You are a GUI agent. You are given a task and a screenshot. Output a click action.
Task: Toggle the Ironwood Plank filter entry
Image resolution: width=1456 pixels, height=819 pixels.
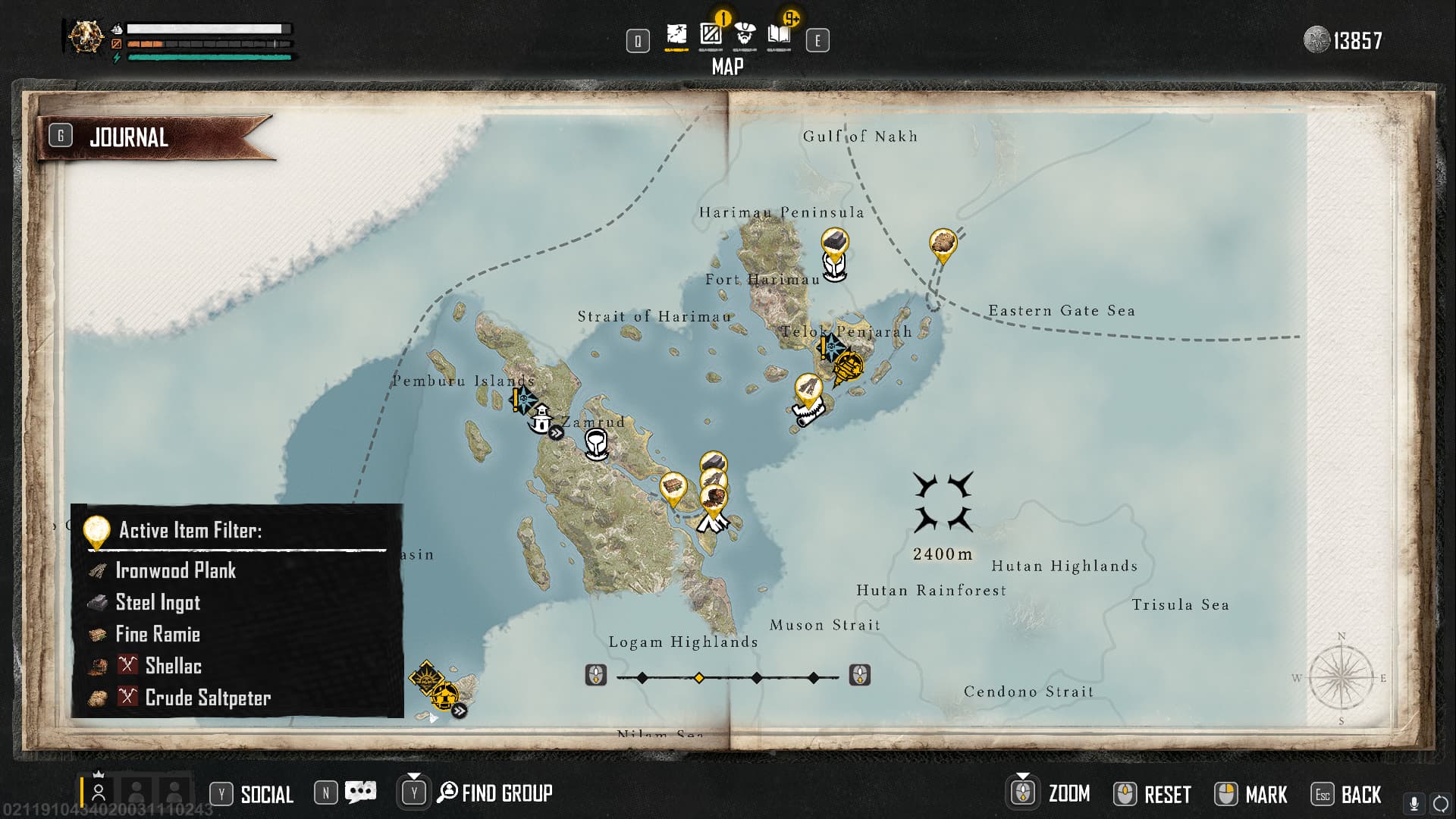point(175,570)
